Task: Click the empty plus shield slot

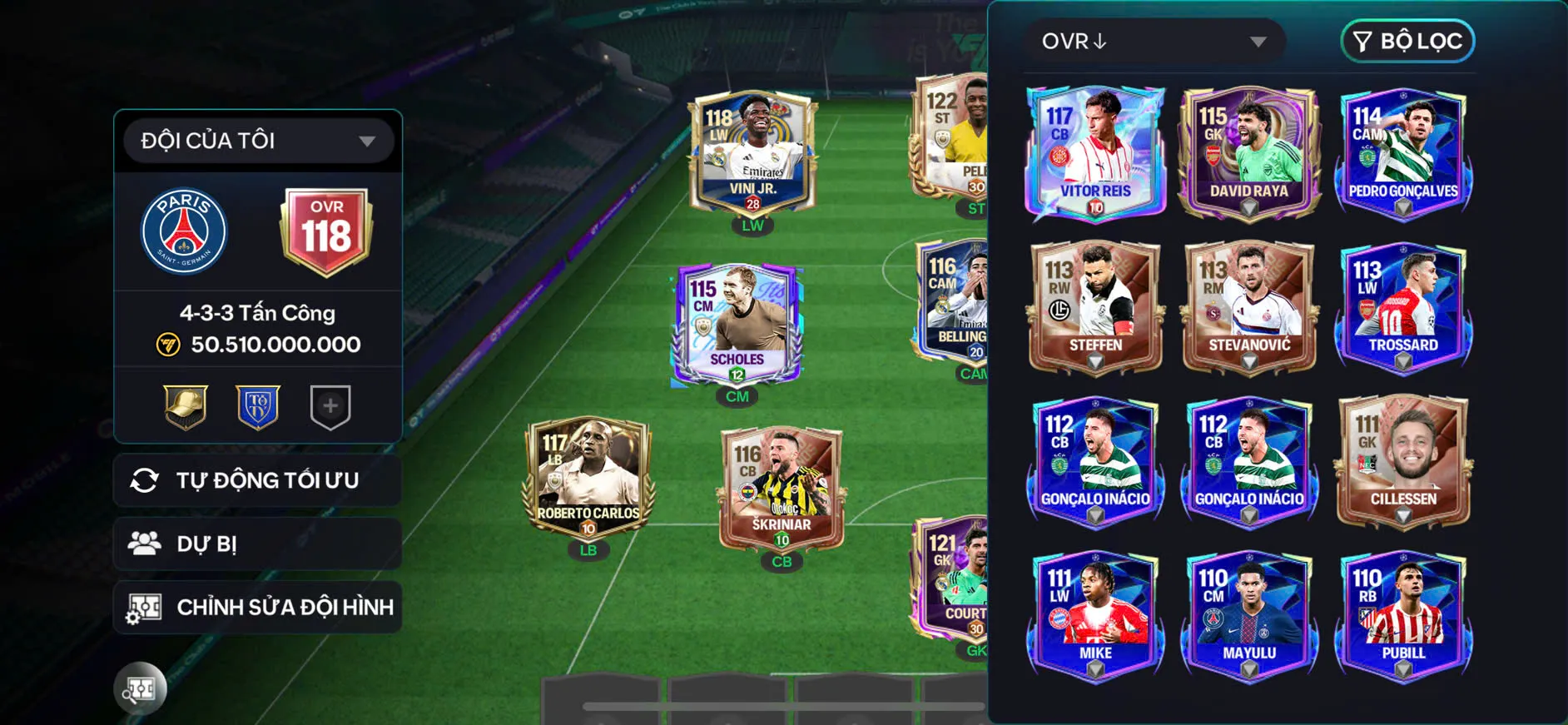Action: [x=330, y=406]
